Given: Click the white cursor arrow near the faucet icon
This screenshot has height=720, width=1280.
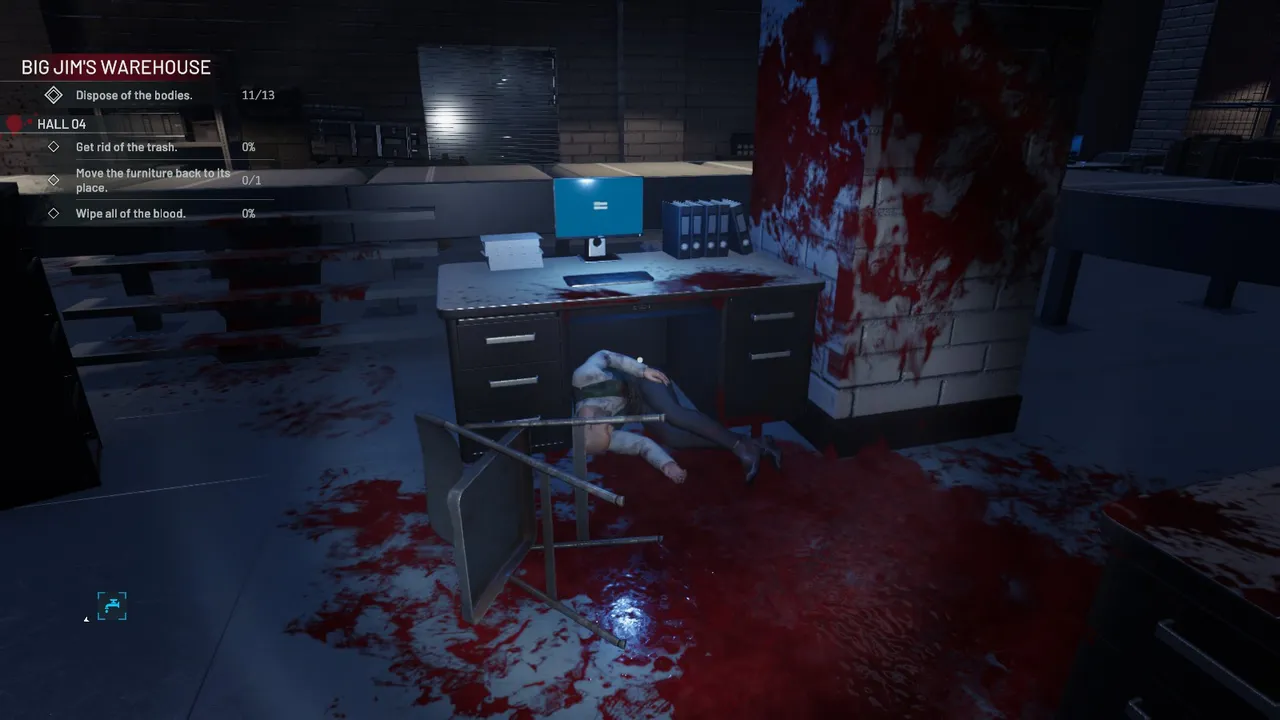Looking at the screenshot, I should pos(86,619).
